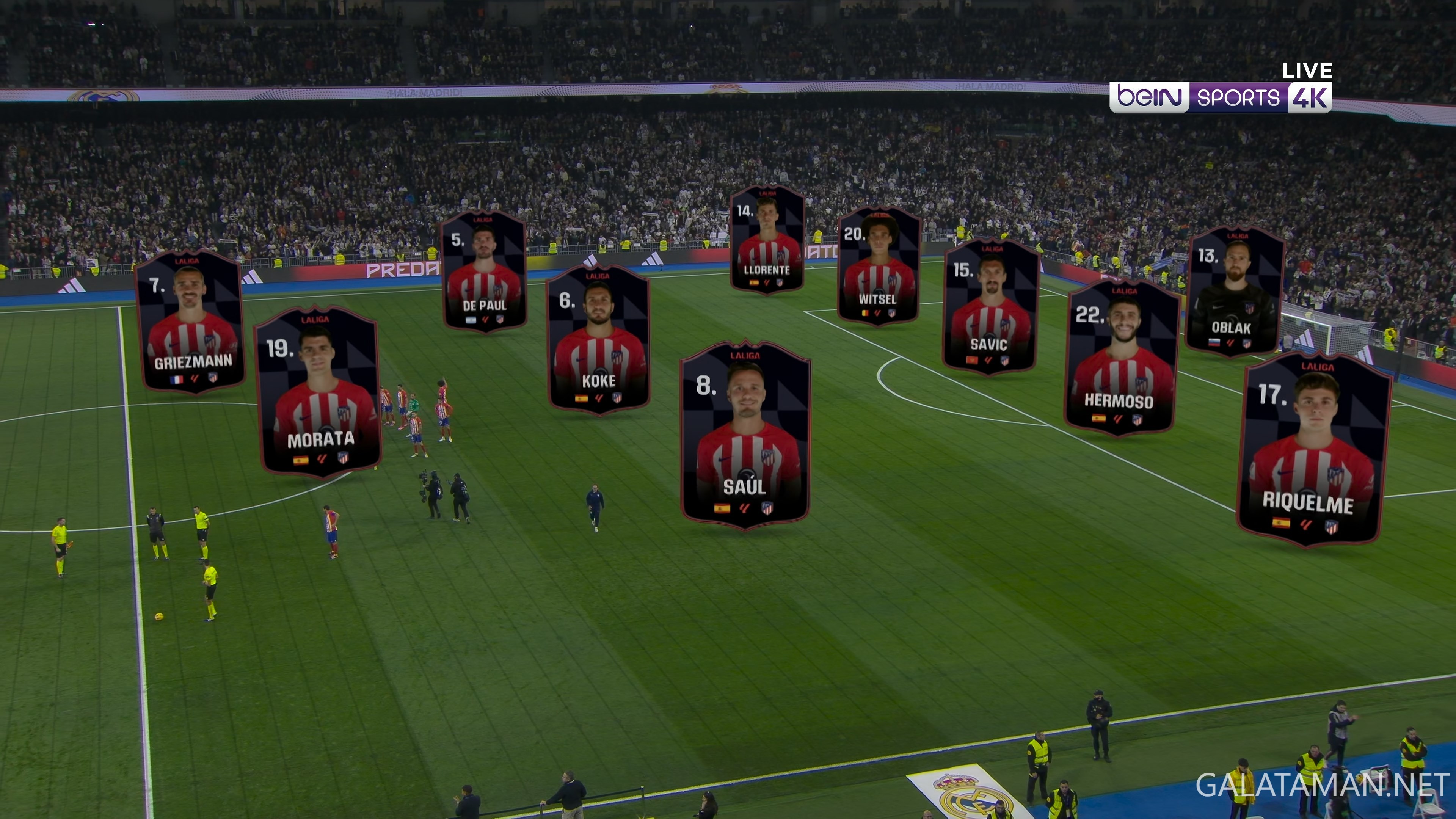Screen dimensions: 1456x819
Task: Pick the De Paul player card
Action: click(485, 271)
